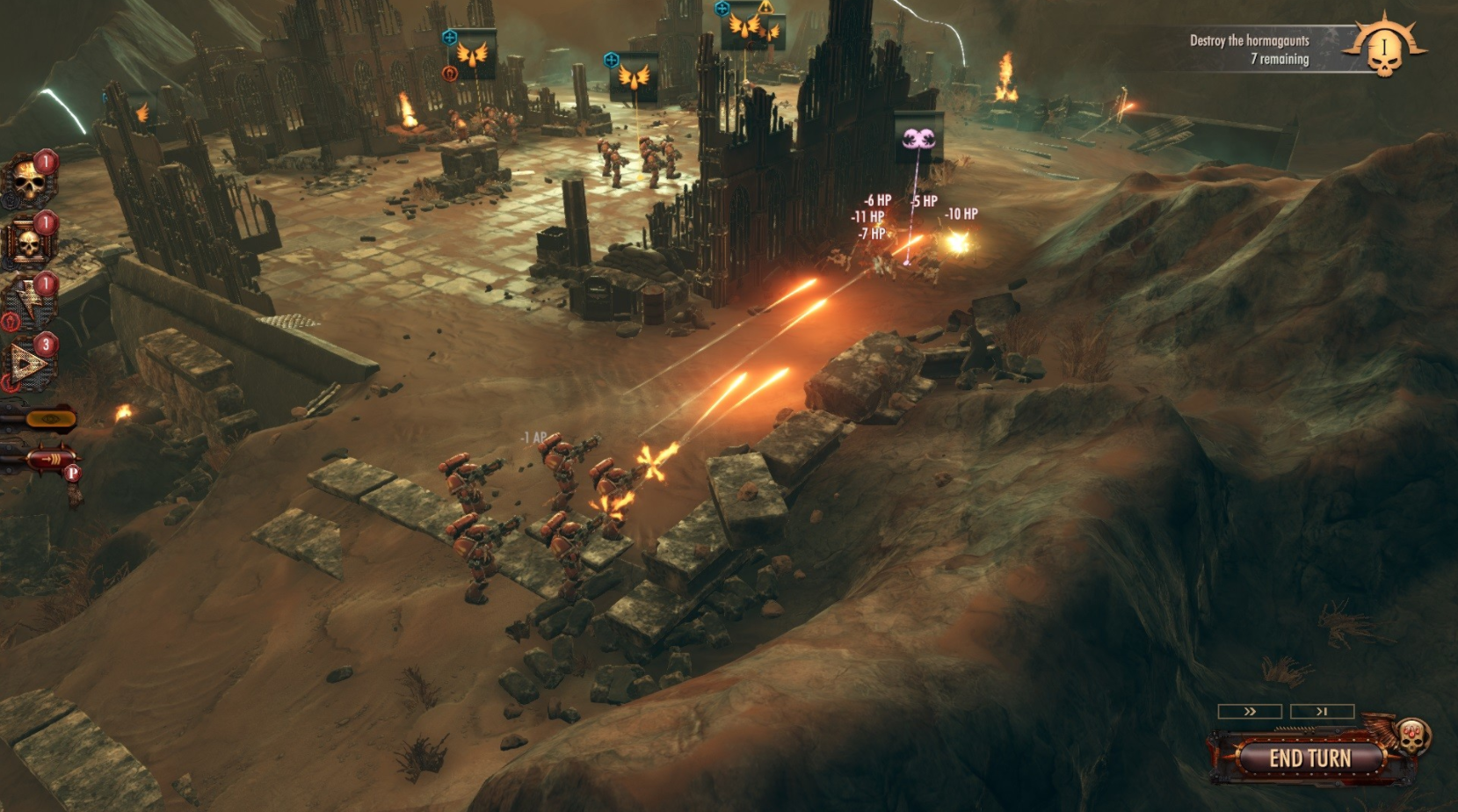Click the skull objective emblem marked I
This screenshot has width=1458, height=812.
1383,47
